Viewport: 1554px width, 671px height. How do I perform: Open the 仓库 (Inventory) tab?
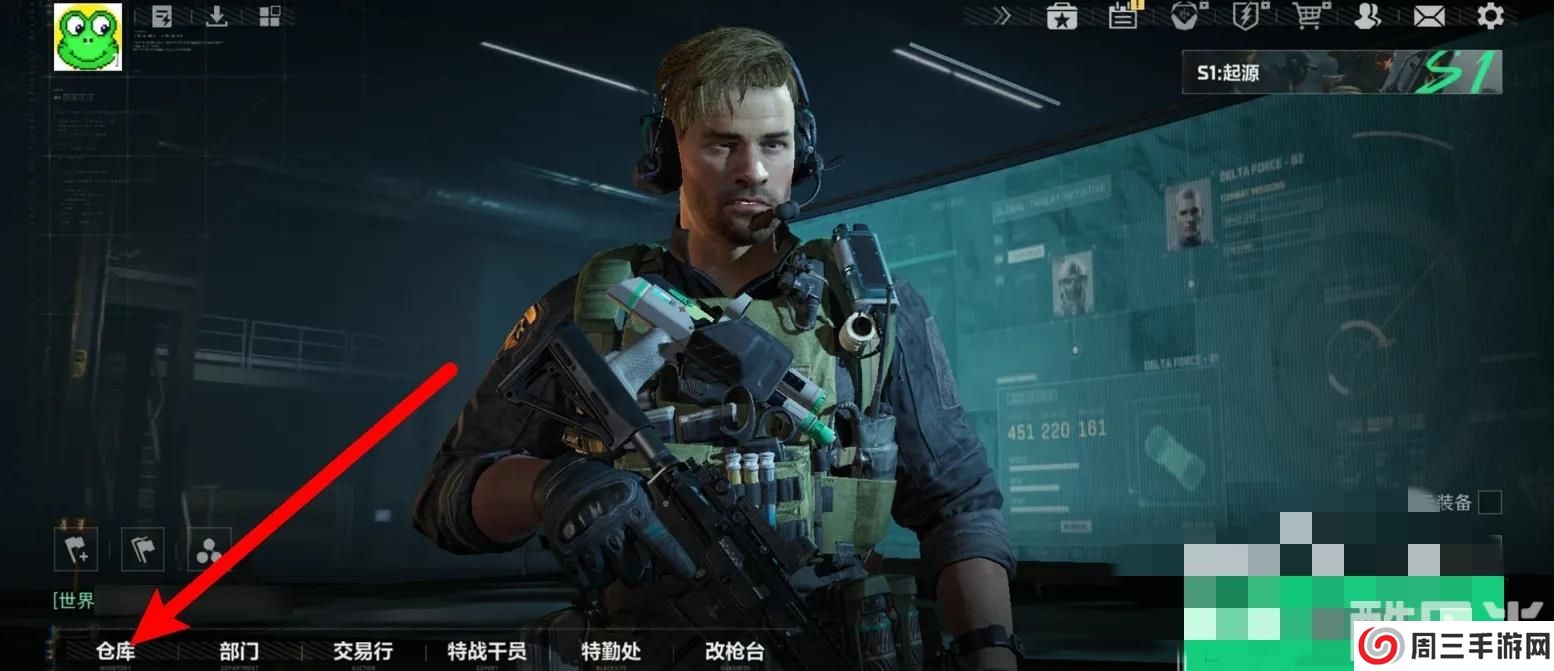[115, 651]
